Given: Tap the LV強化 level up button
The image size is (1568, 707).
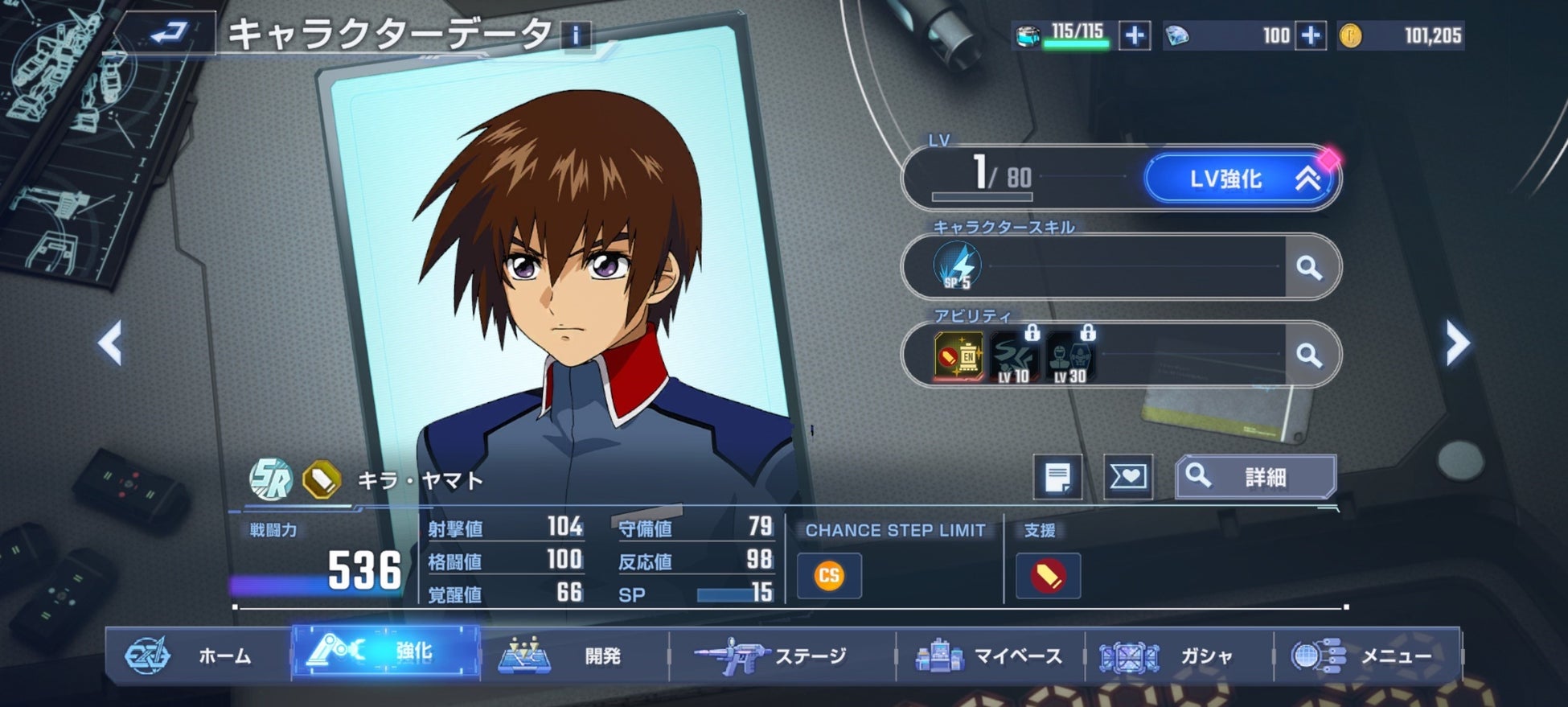Looking at the screenshot, I should click(x=1241, y=179).
